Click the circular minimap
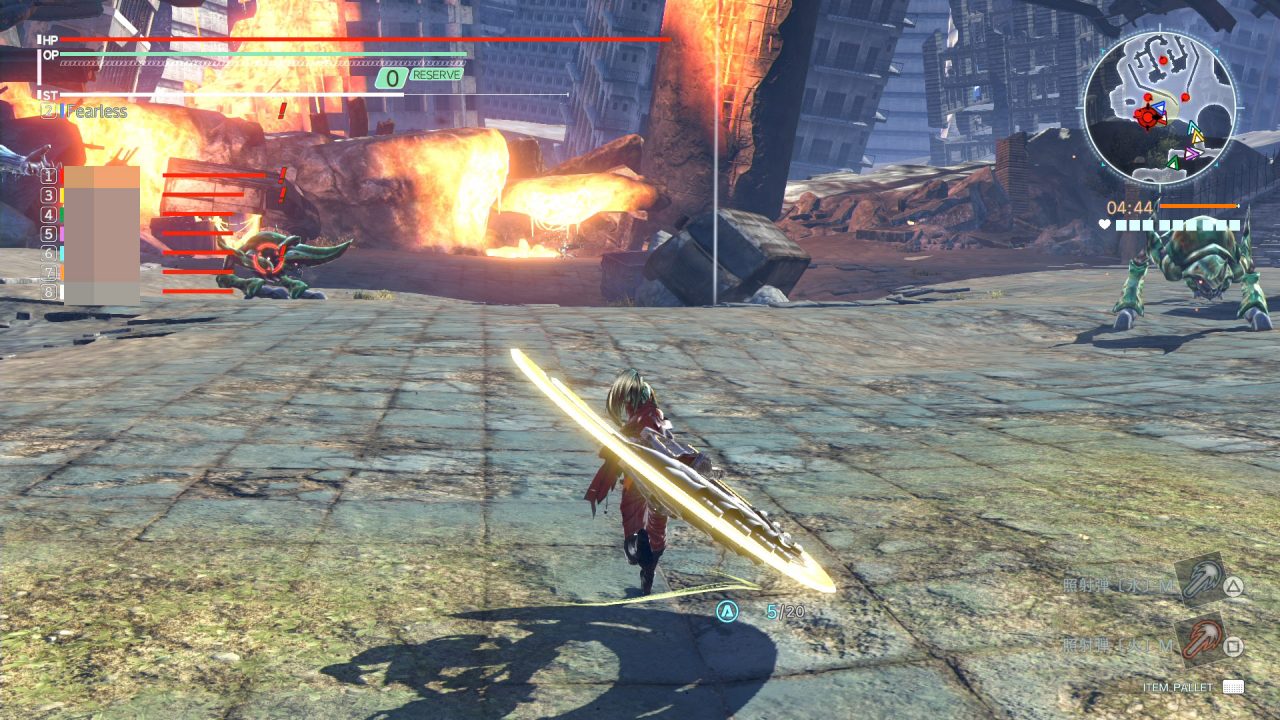Image resolution: width=1280 pixels, height=720 pixels. pyautogui.click(x=1160, y=106)
